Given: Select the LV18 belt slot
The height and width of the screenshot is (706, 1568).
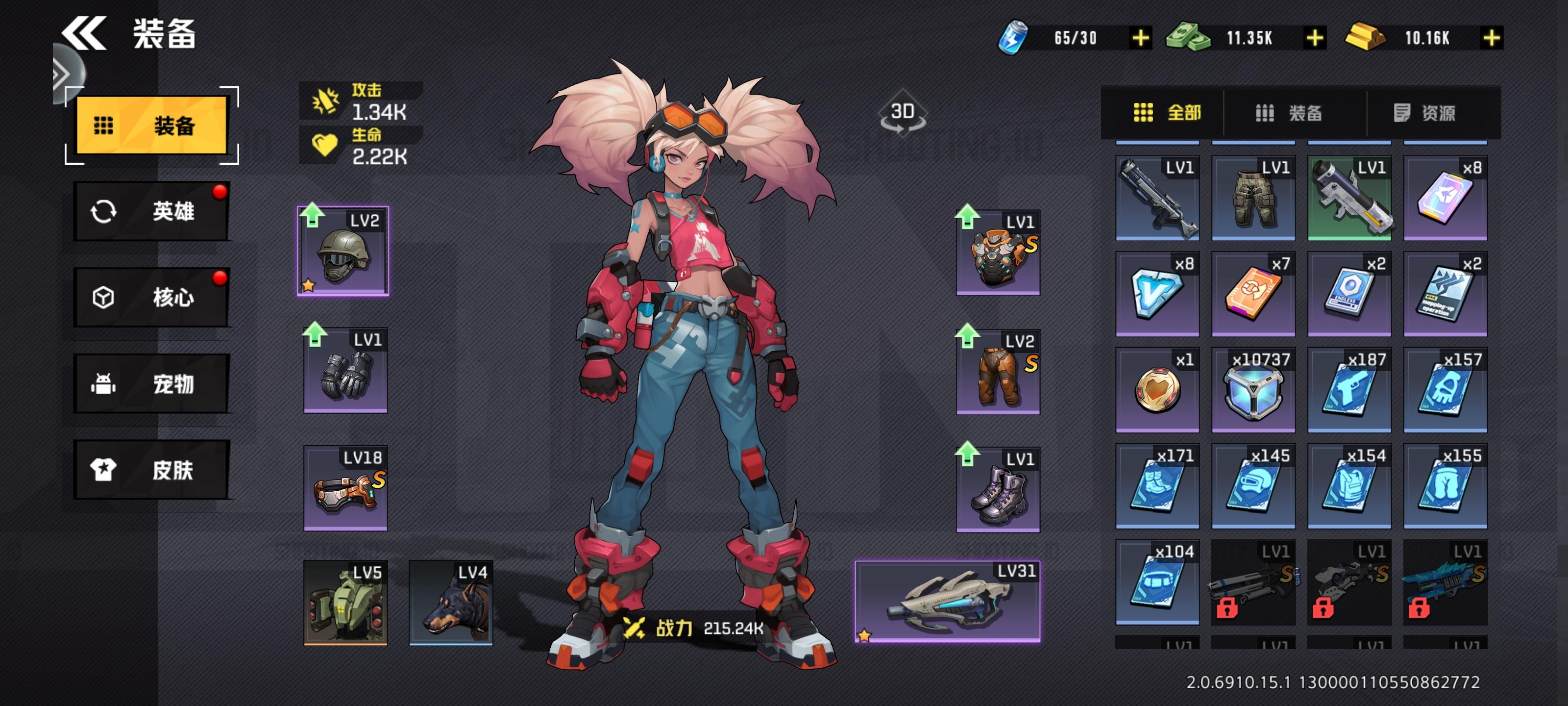Looking at the screenshot, I should (345, 488).
